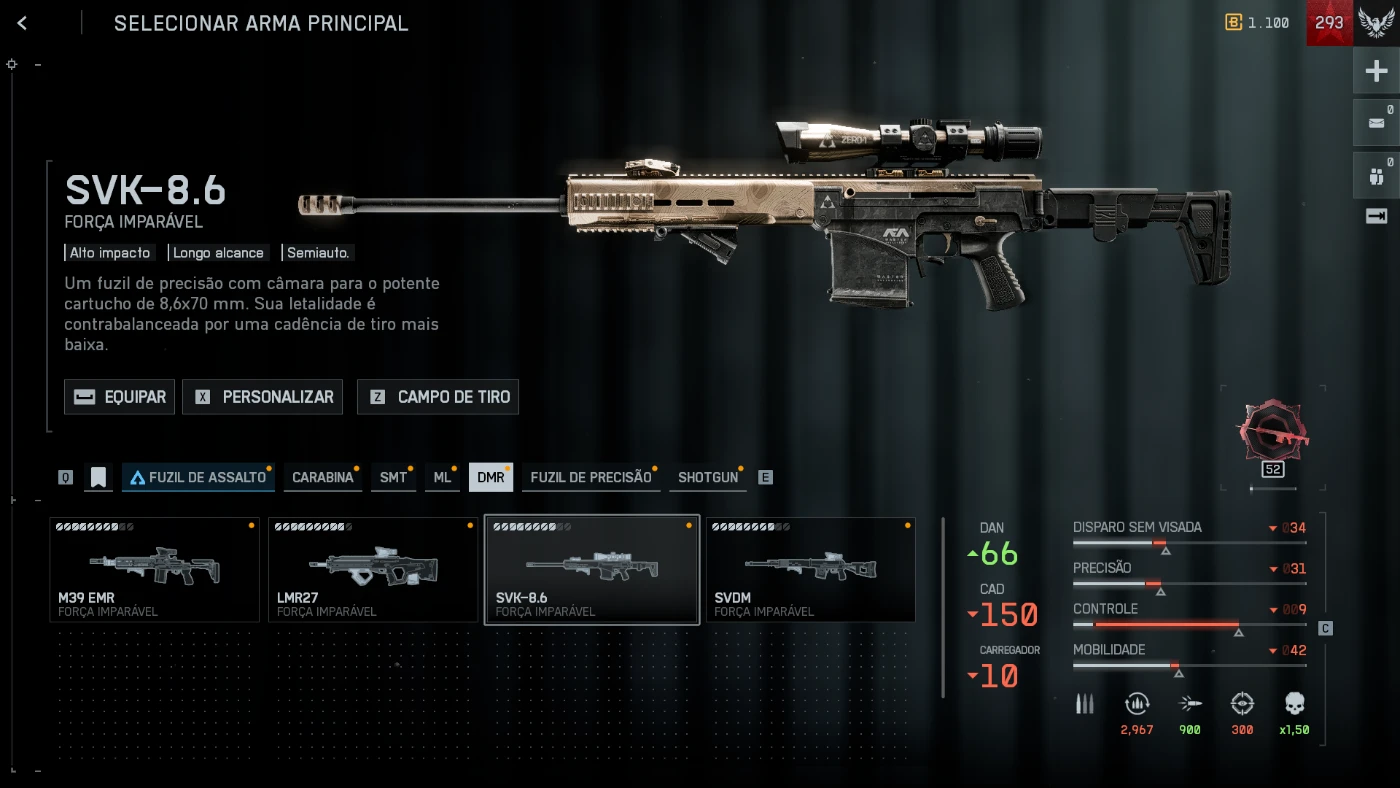This screenshot has width=1400, height=788.
Task: Open the SMT weapon category
Action: tap(393, 477)
